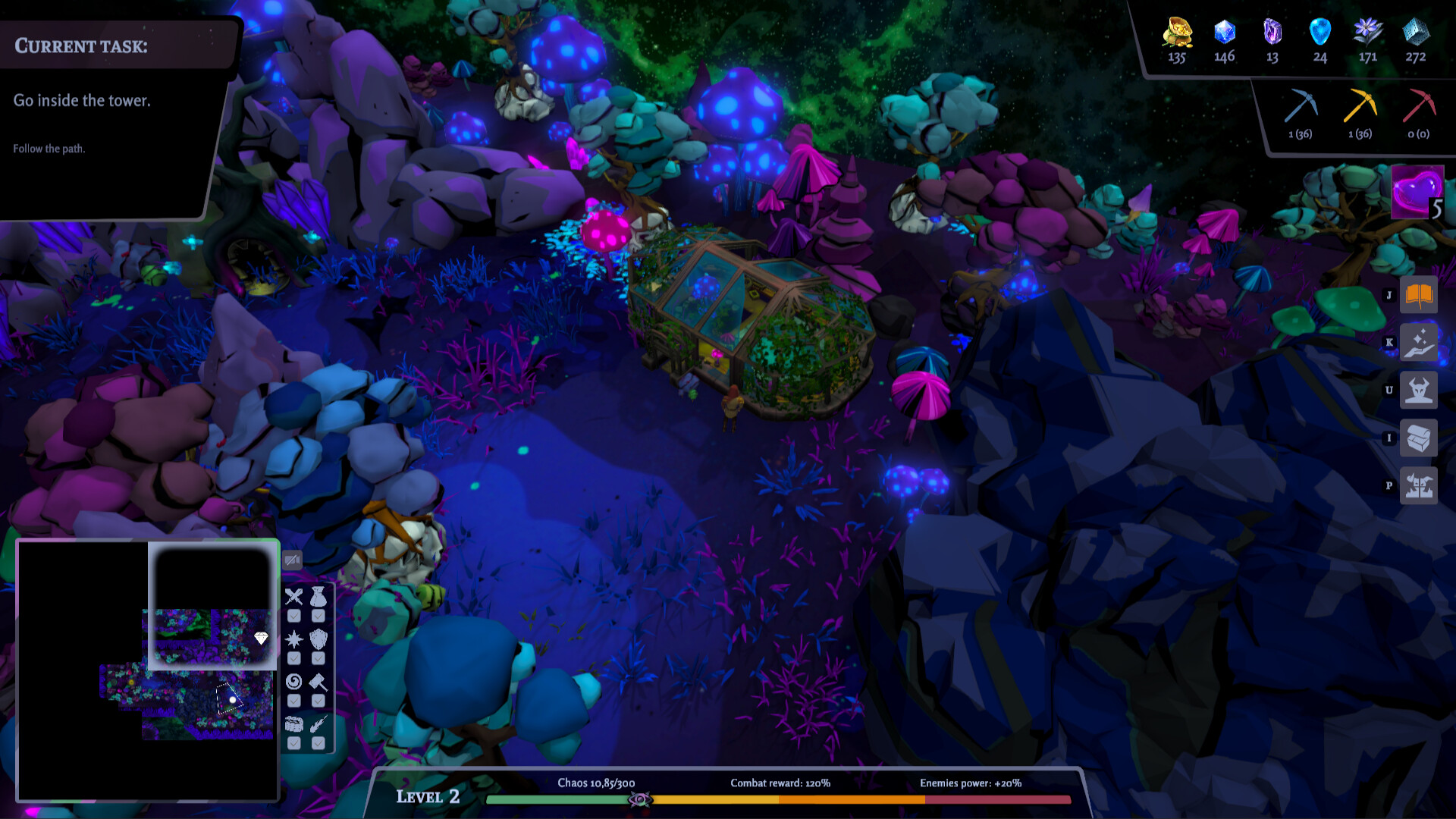The image size is (1456, 819).
Task: Open the sparkling hand skills icon
Action: (x=1418, y=343)
